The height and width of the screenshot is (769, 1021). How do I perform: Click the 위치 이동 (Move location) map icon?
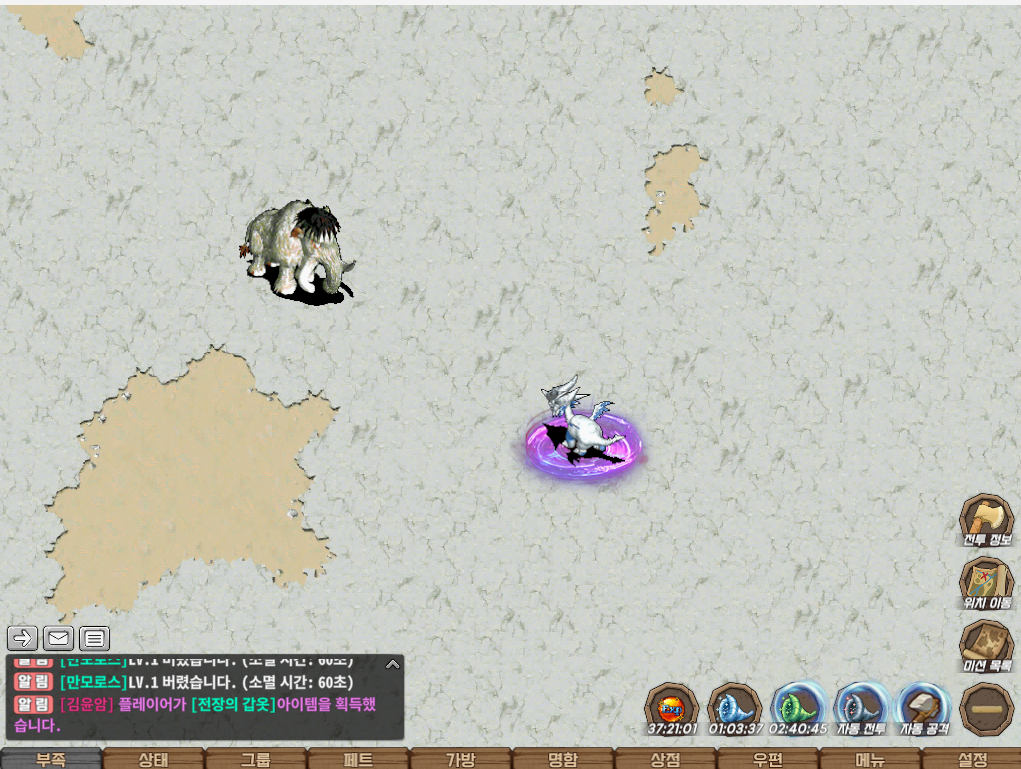coord(986,583)
